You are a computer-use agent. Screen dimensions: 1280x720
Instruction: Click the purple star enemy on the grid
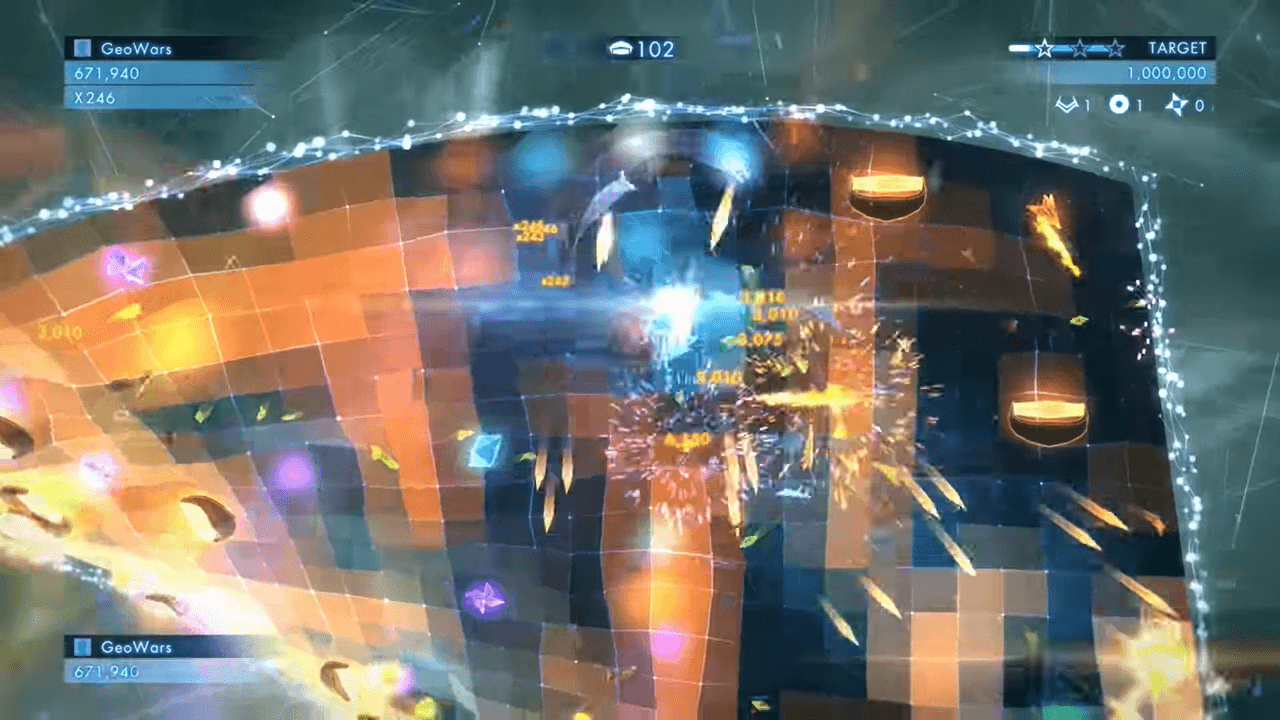(x=487, y=603)
